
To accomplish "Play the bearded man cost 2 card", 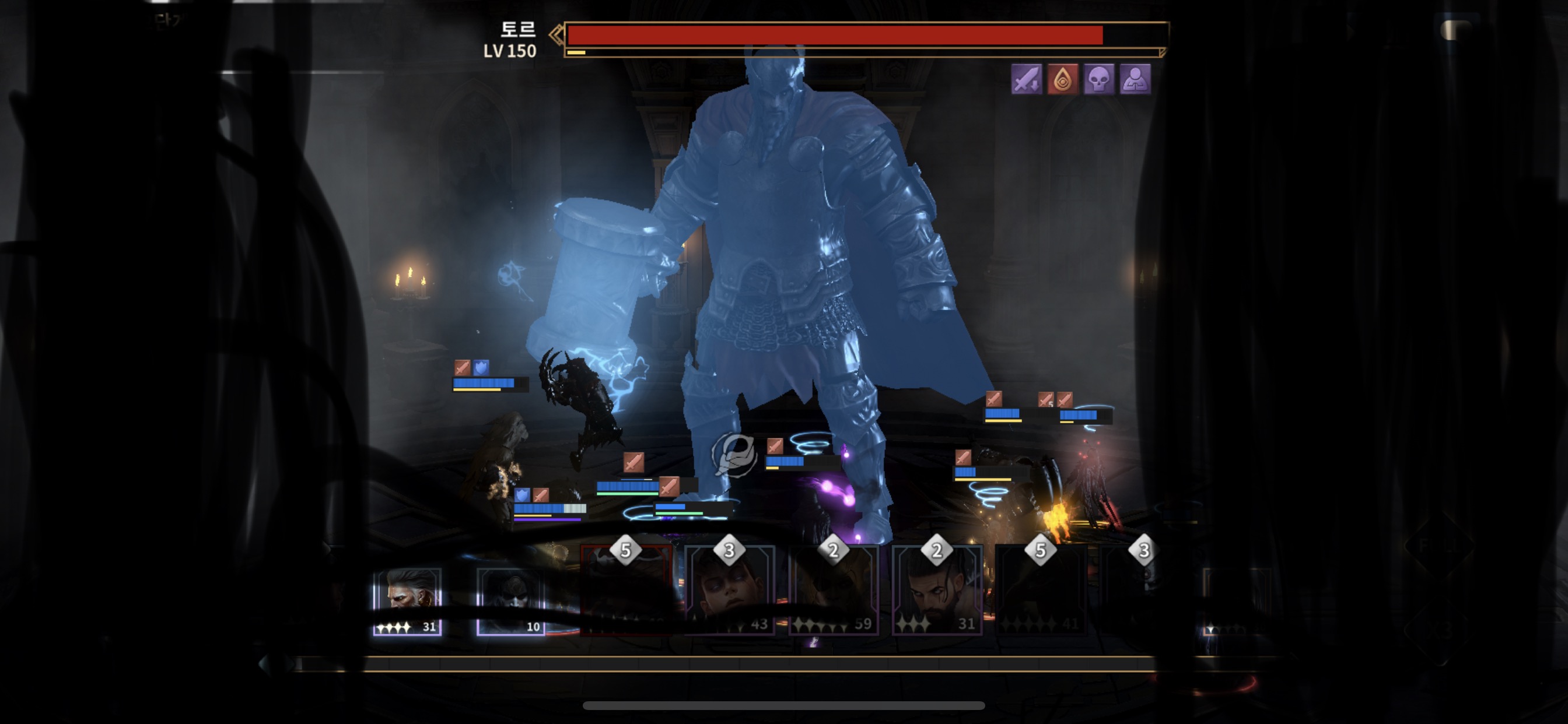I will click(937, 590).
